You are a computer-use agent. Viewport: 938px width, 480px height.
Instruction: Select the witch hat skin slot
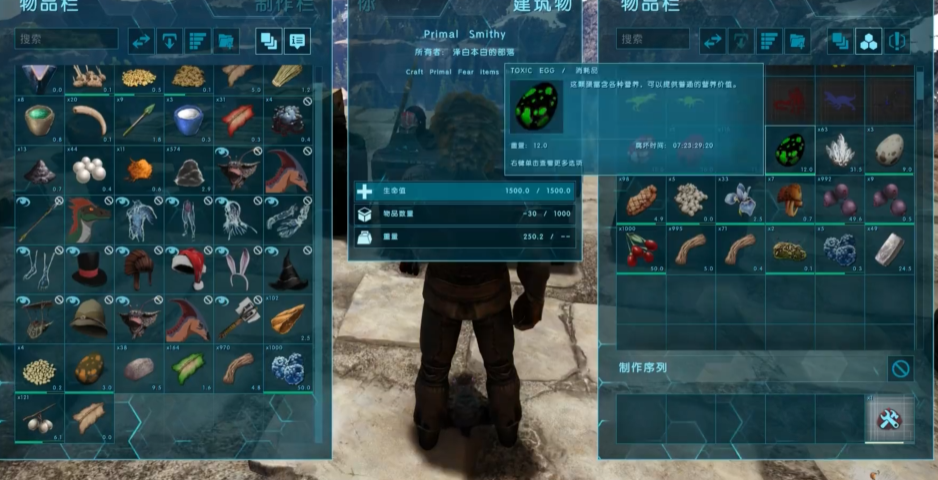[286, 269]
